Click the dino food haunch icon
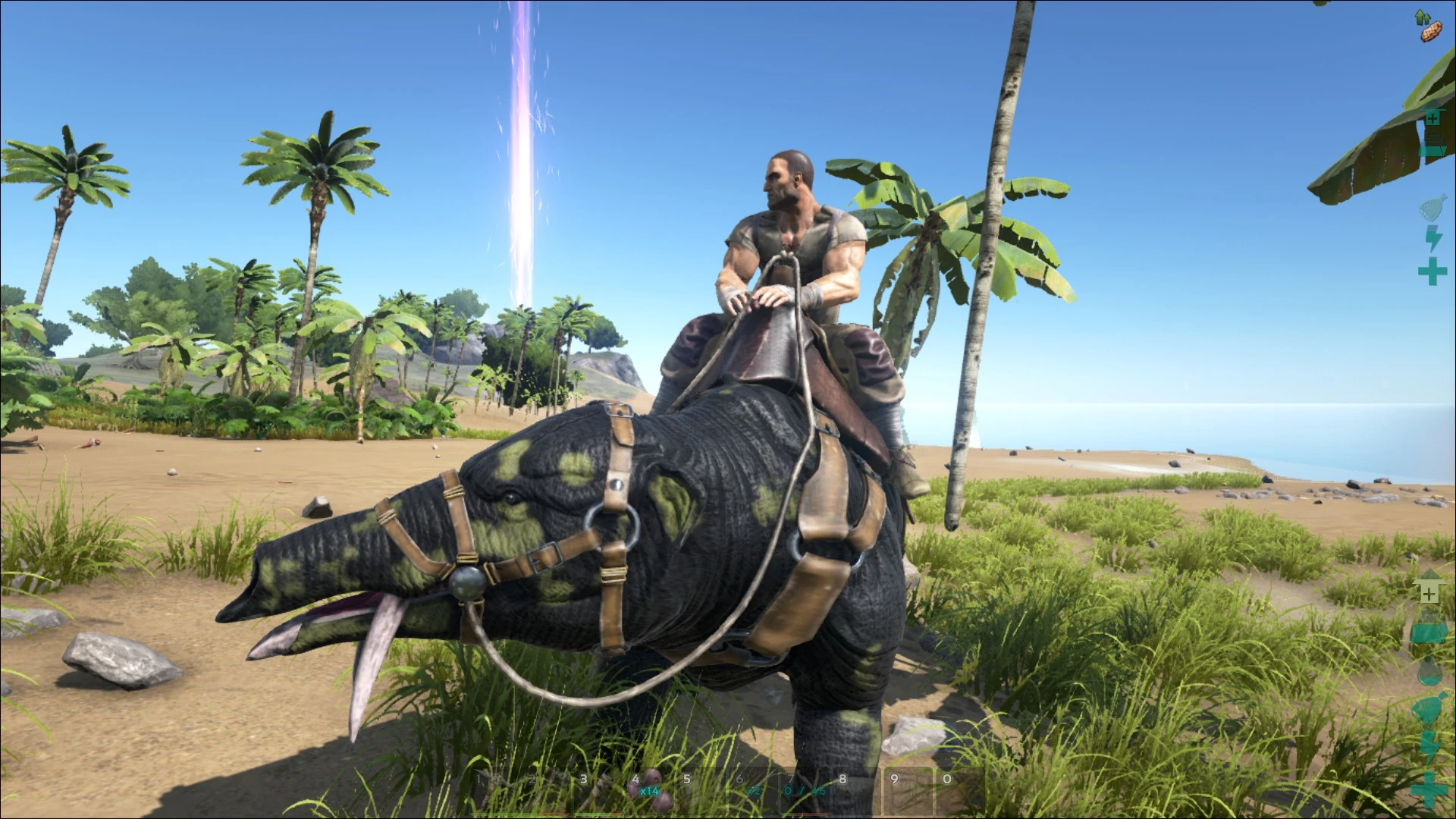Screen dimensions: 1456x819 [x=1429, y=708]
